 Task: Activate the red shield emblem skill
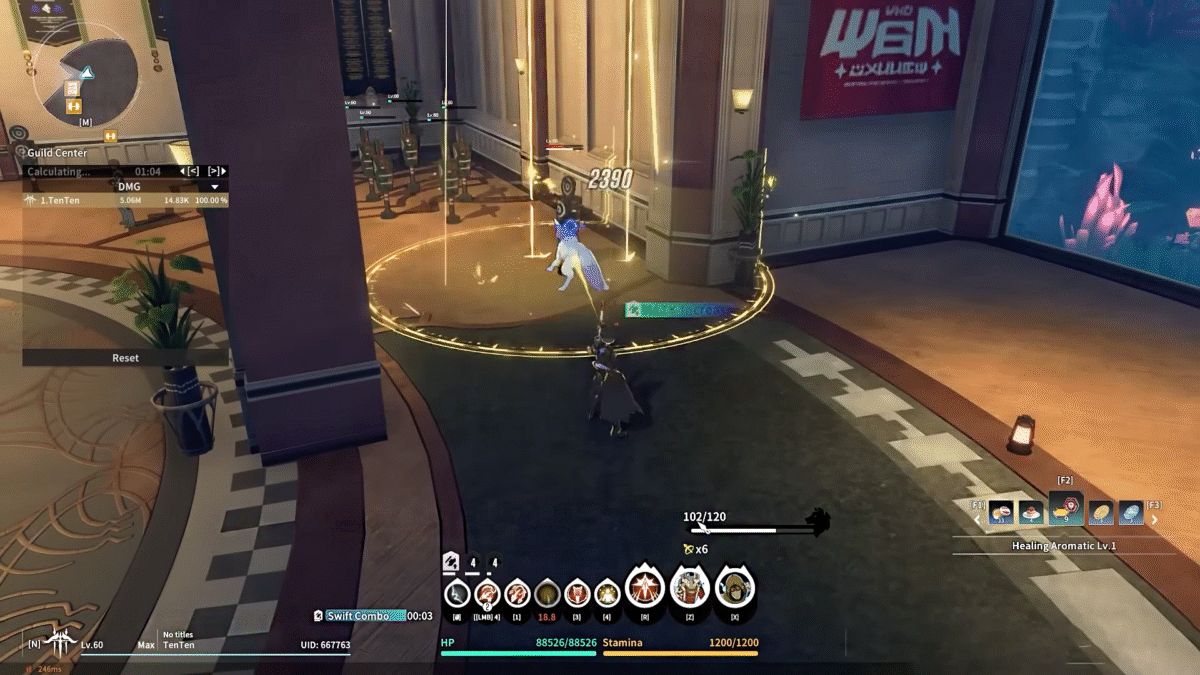[577, 594]
